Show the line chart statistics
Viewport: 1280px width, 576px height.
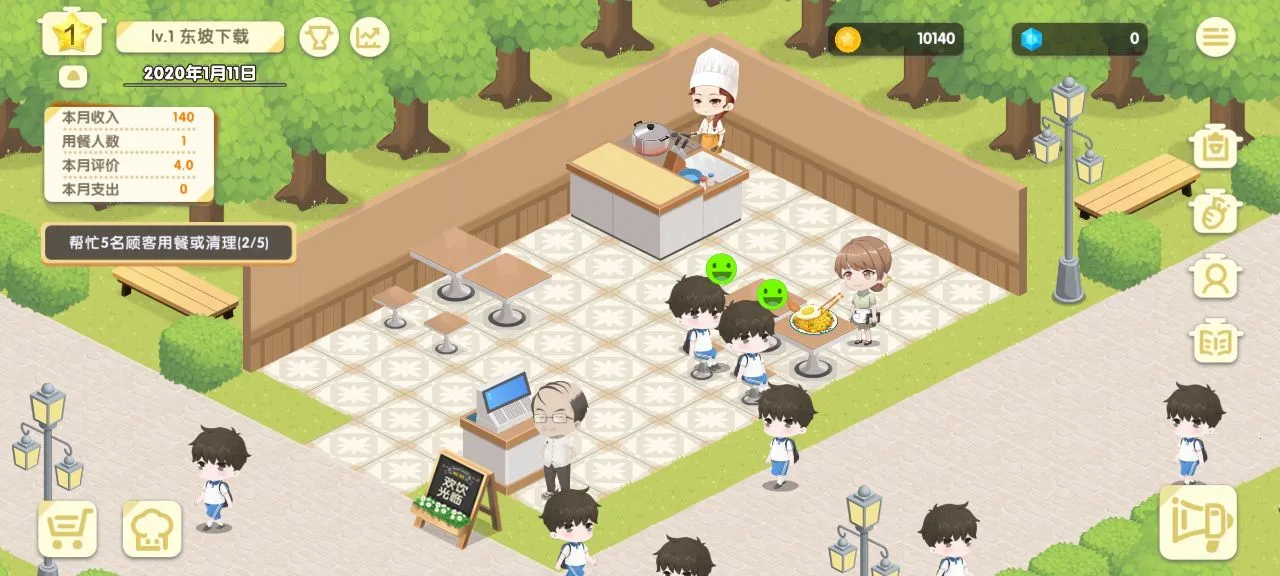click(x=370, y=38)
